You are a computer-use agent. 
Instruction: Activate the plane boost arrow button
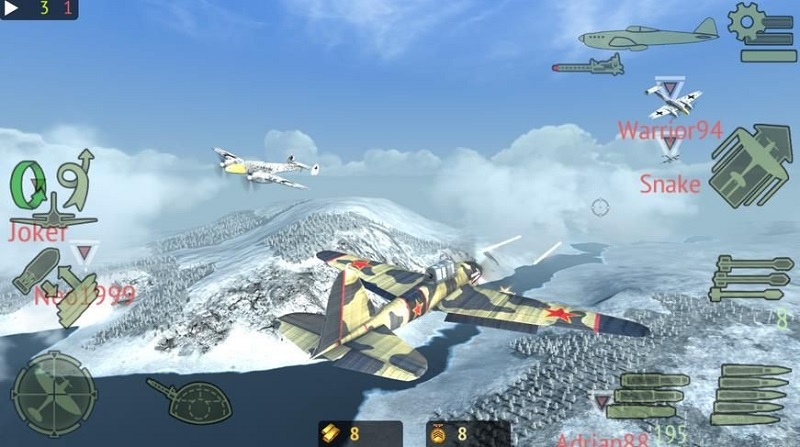click(x=750, y=166)
